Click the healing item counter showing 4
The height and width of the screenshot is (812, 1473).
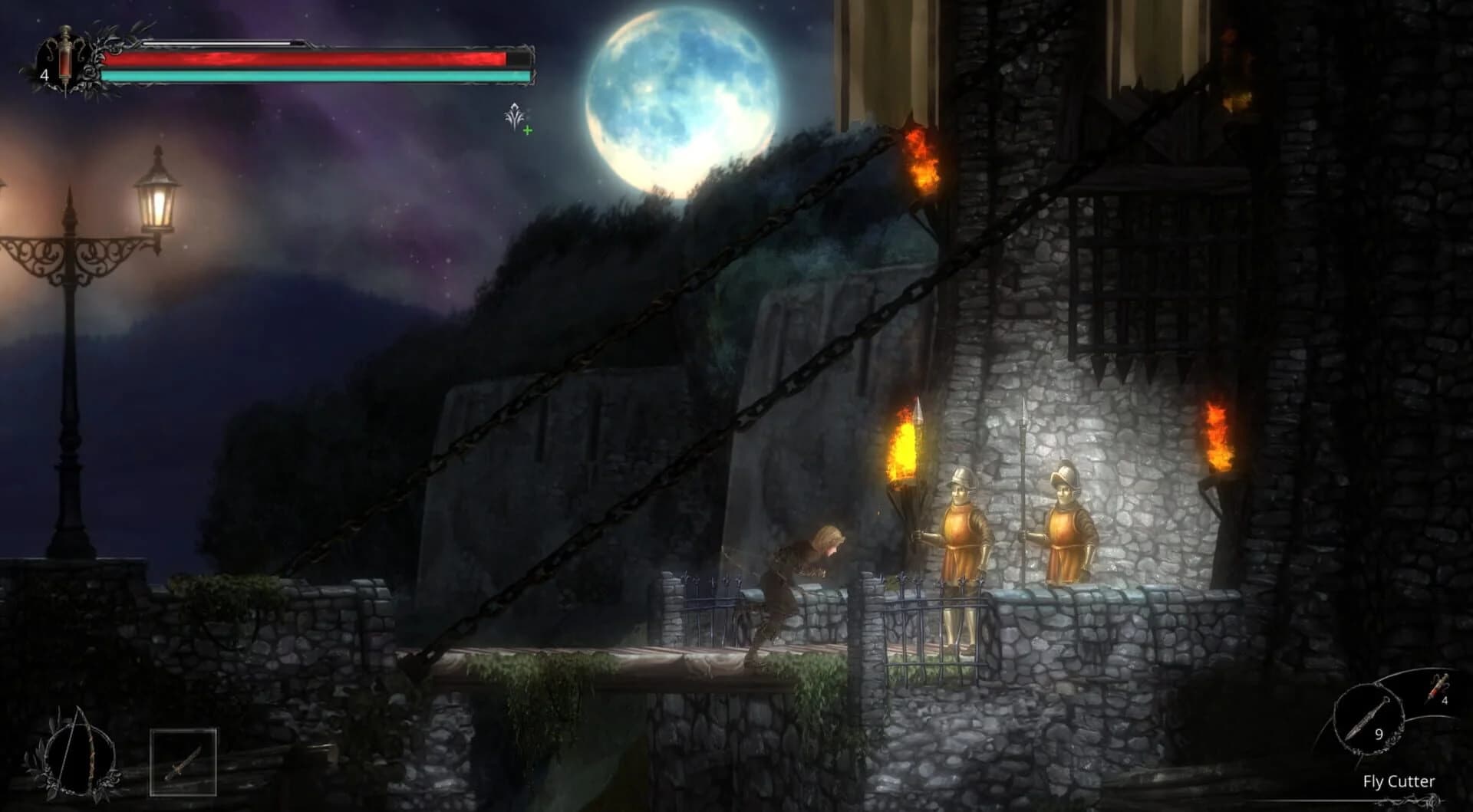click(45, 74)
